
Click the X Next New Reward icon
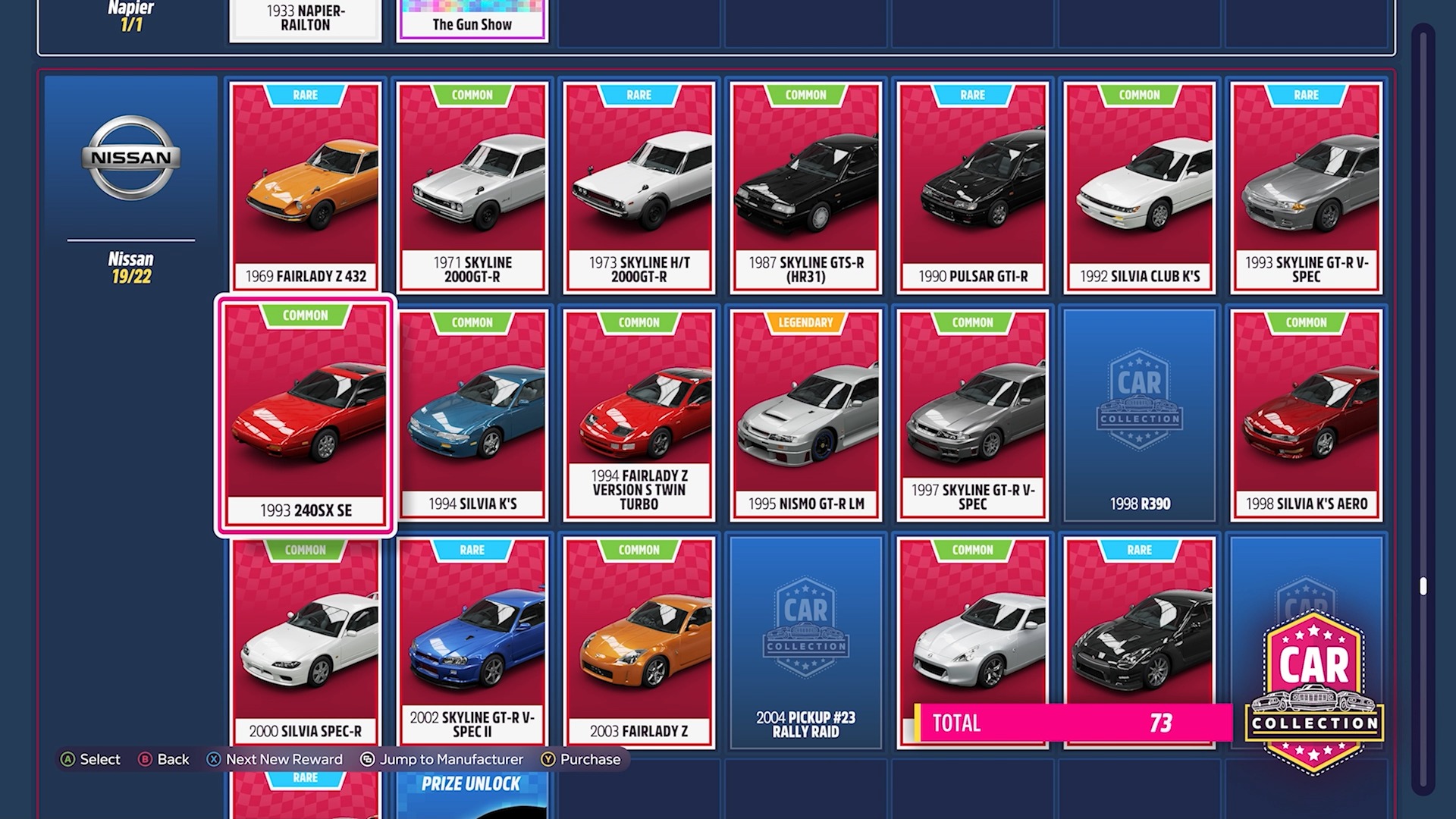pyautogui.click(x=215, y=759)
